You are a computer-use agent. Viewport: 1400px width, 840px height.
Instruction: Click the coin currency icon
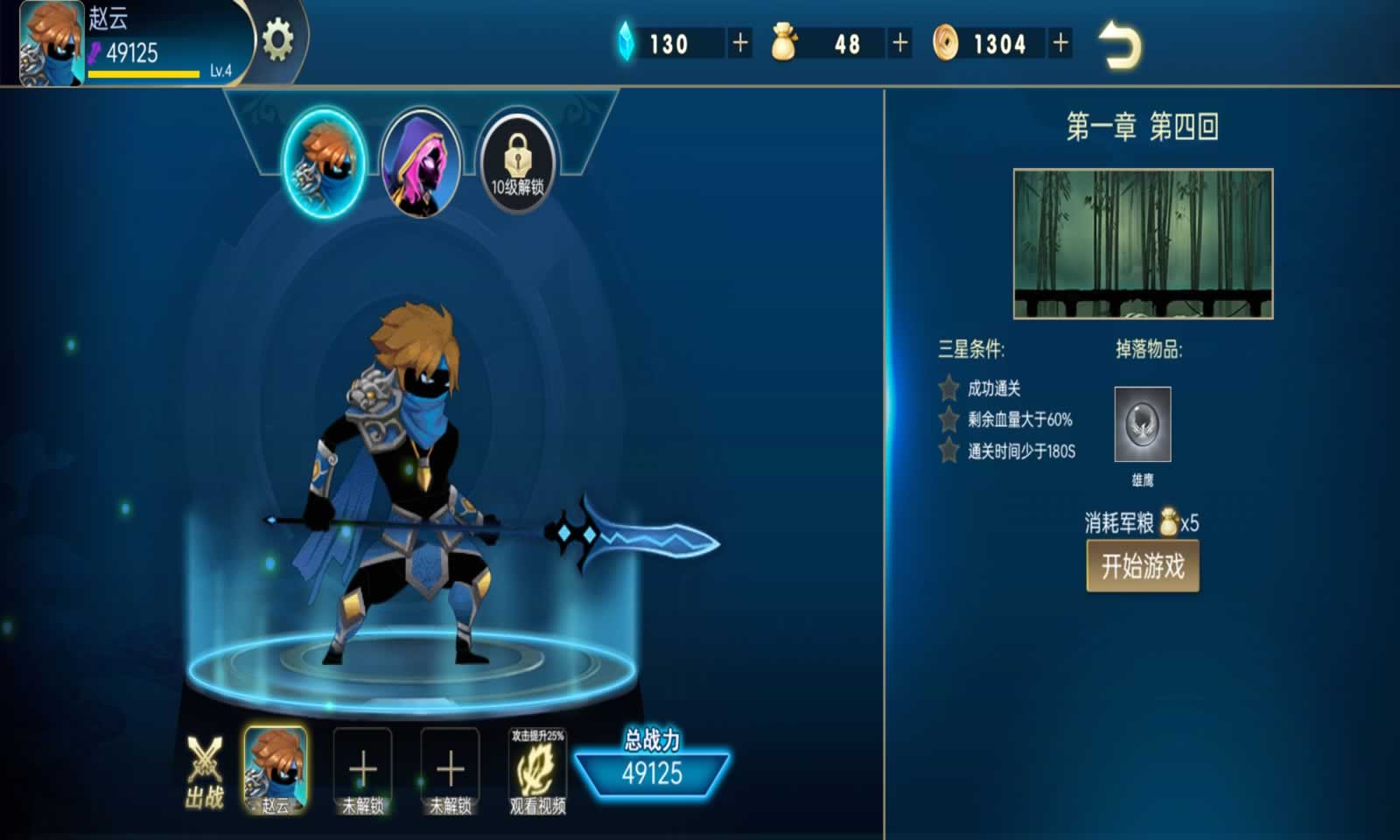(x=948, y=43)
